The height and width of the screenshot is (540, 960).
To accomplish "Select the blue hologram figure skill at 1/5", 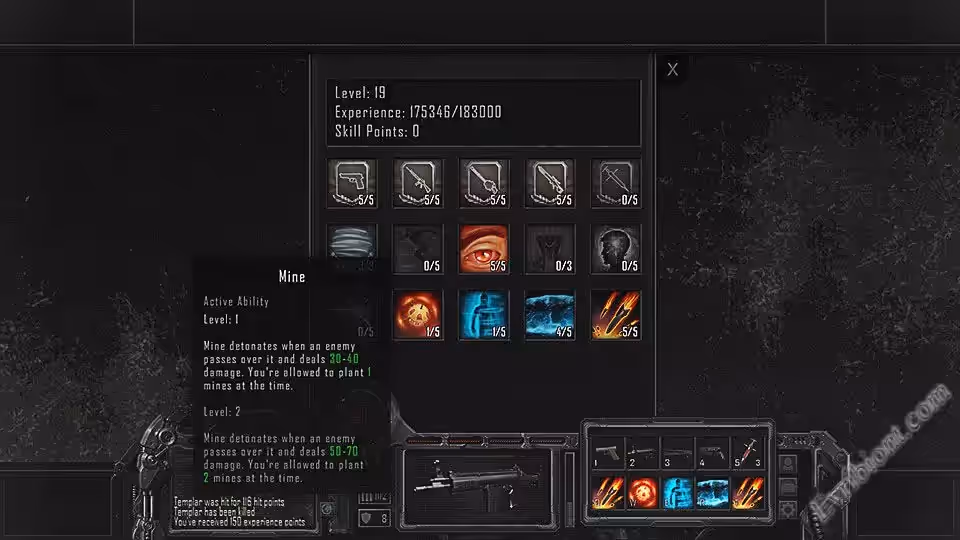I will [484, 315].
